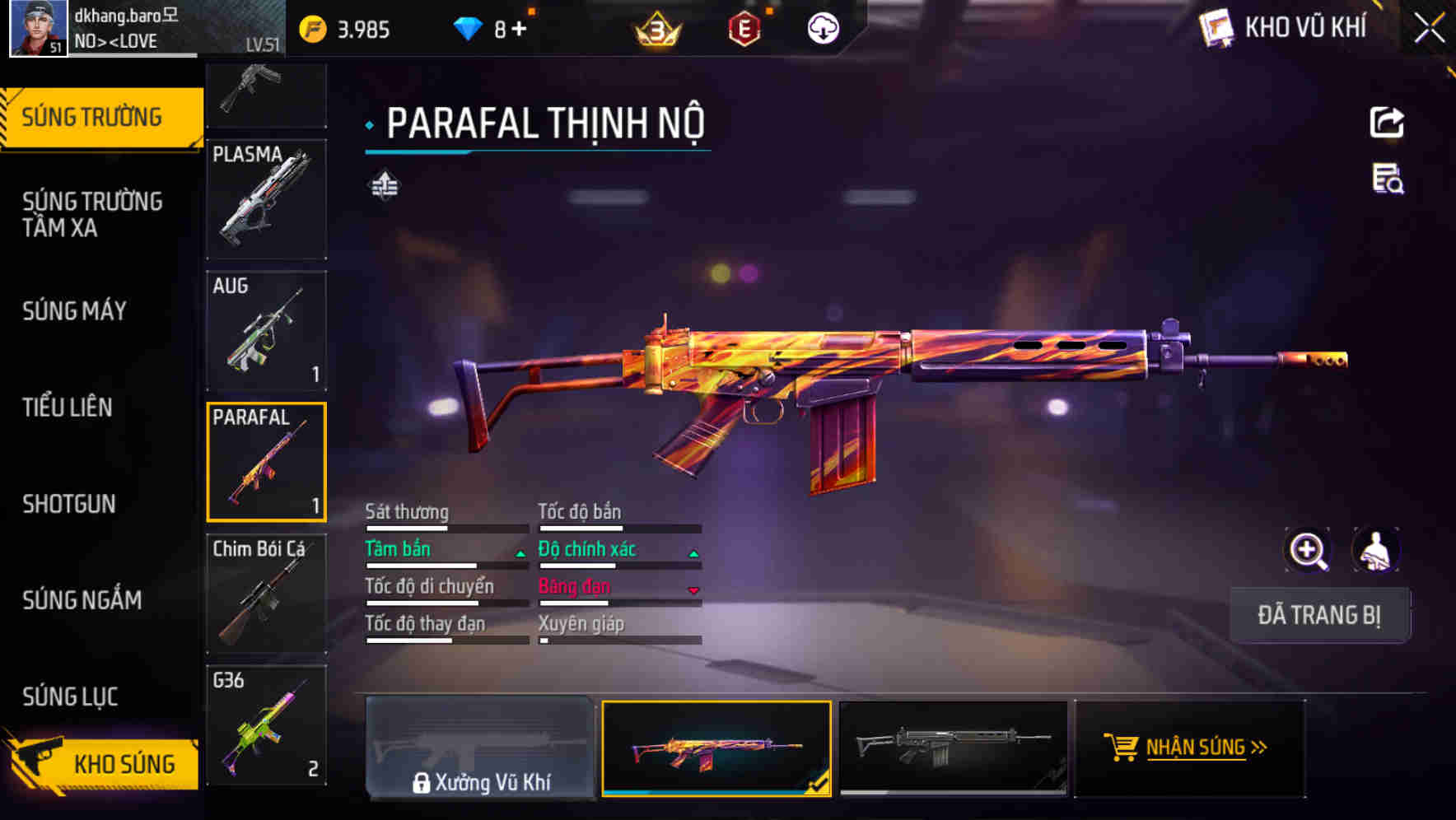Toggle the character preview view
1456x820 pixels.
click(1375, 550)
